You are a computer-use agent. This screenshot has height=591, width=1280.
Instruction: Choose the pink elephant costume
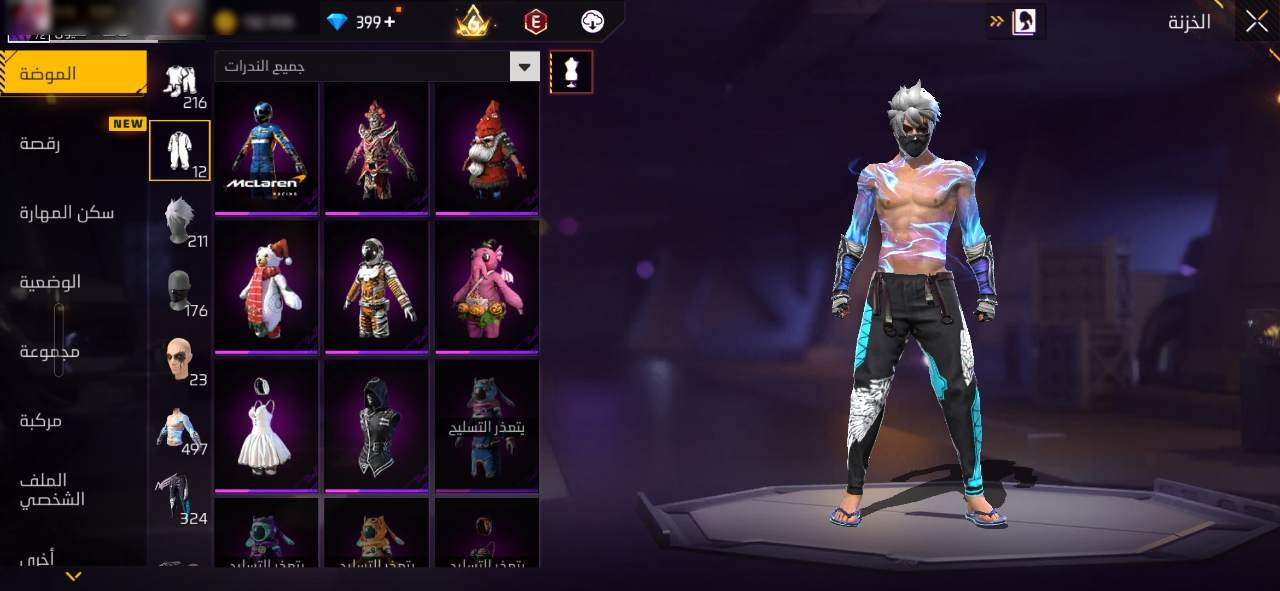point(487,286)
